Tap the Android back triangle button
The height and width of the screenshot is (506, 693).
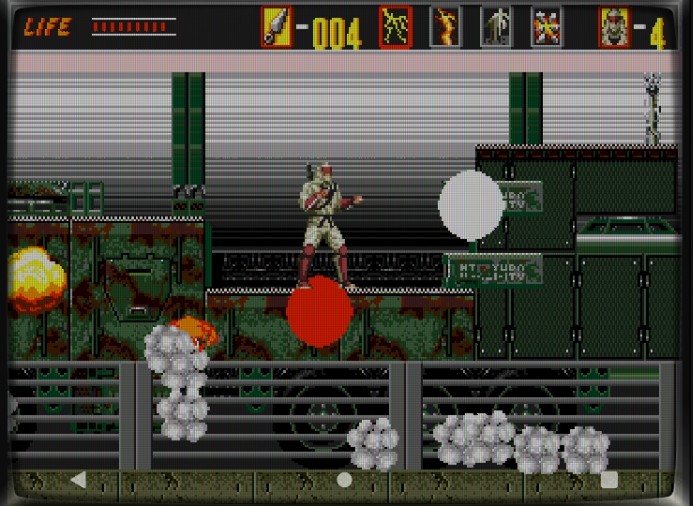(x=78, y=480)
